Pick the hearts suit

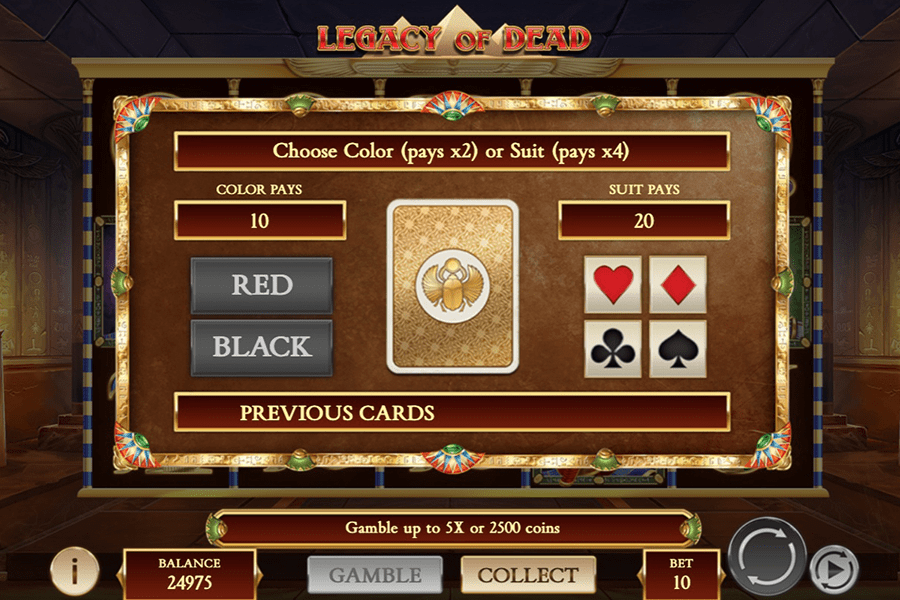click(x=612, y=284)
